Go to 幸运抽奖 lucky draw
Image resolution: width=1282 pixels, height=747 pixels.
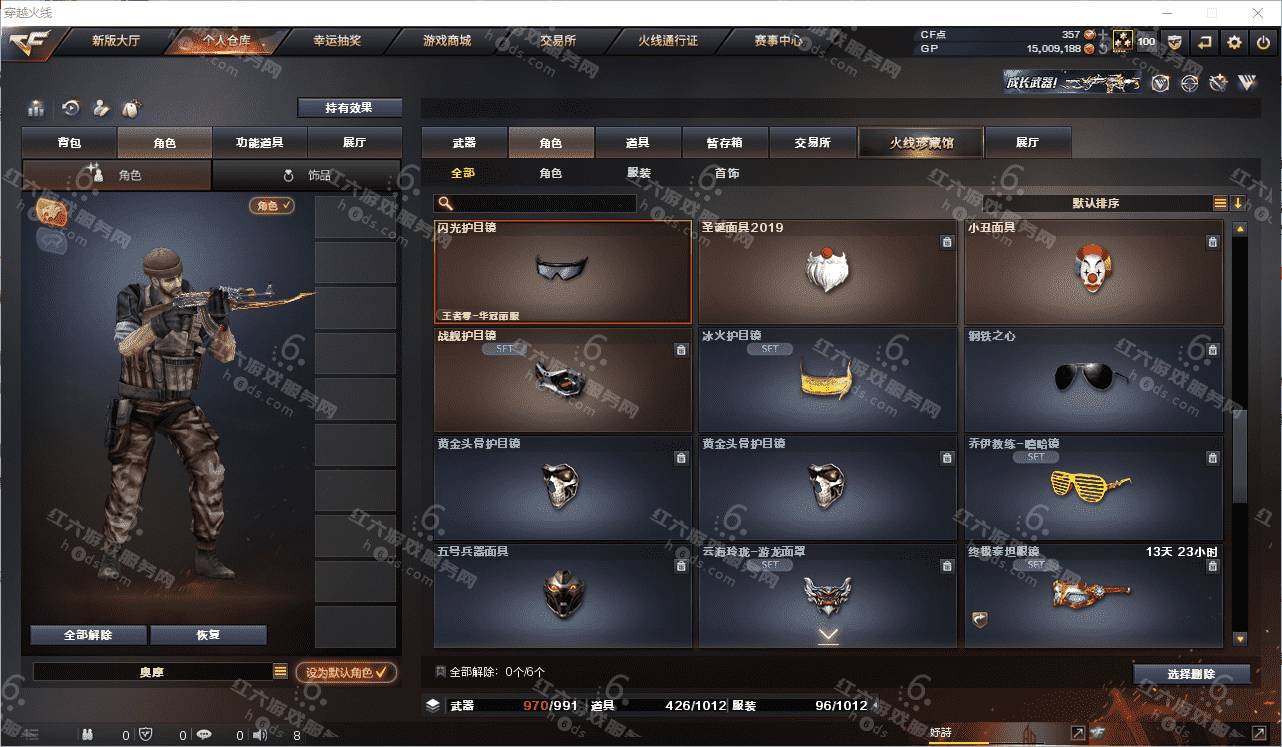(x=337, y=42)
